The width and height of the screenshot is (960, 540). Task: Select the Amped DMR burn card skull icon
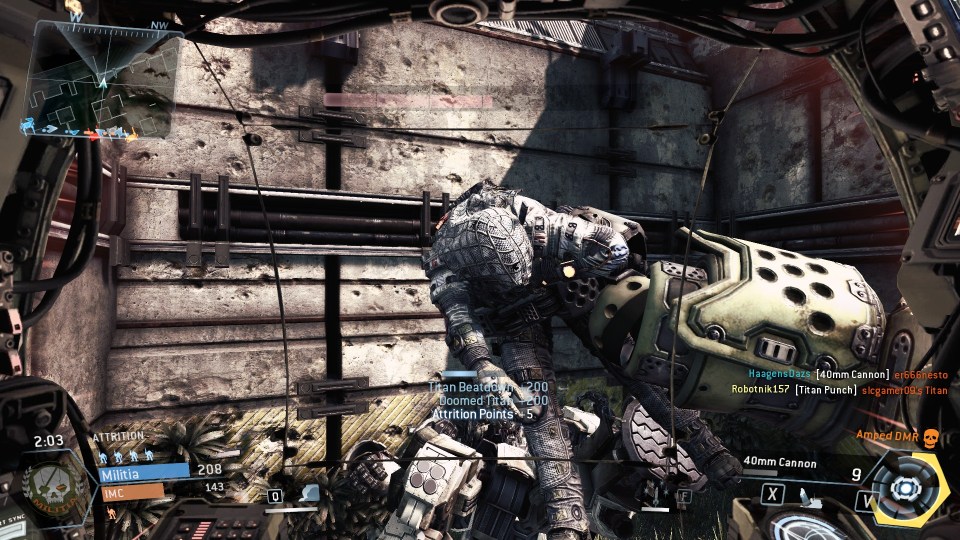click(930, 436)
